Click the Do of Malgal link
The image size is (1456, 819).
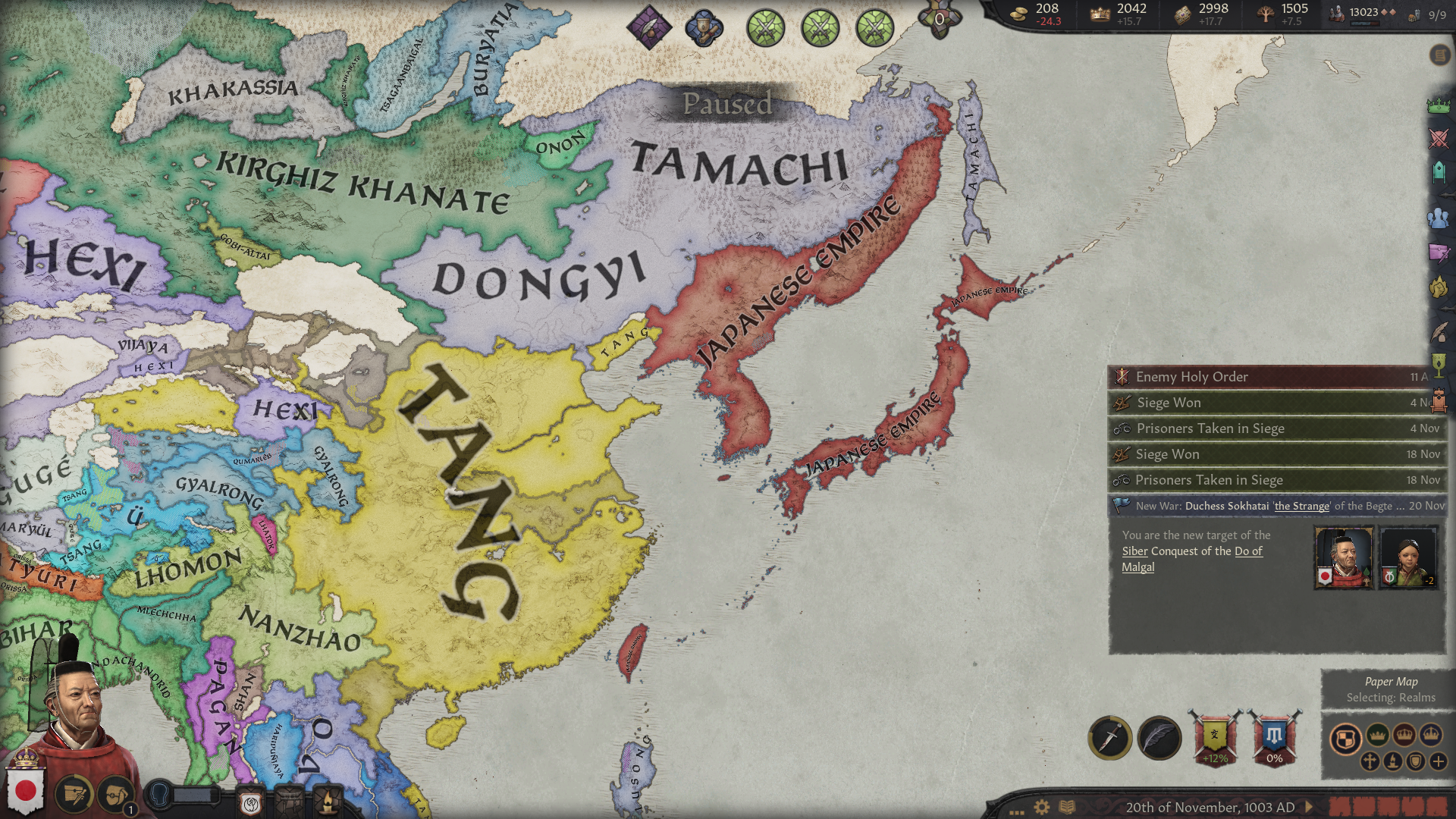pyautogui.click(x=1192, y=559)
